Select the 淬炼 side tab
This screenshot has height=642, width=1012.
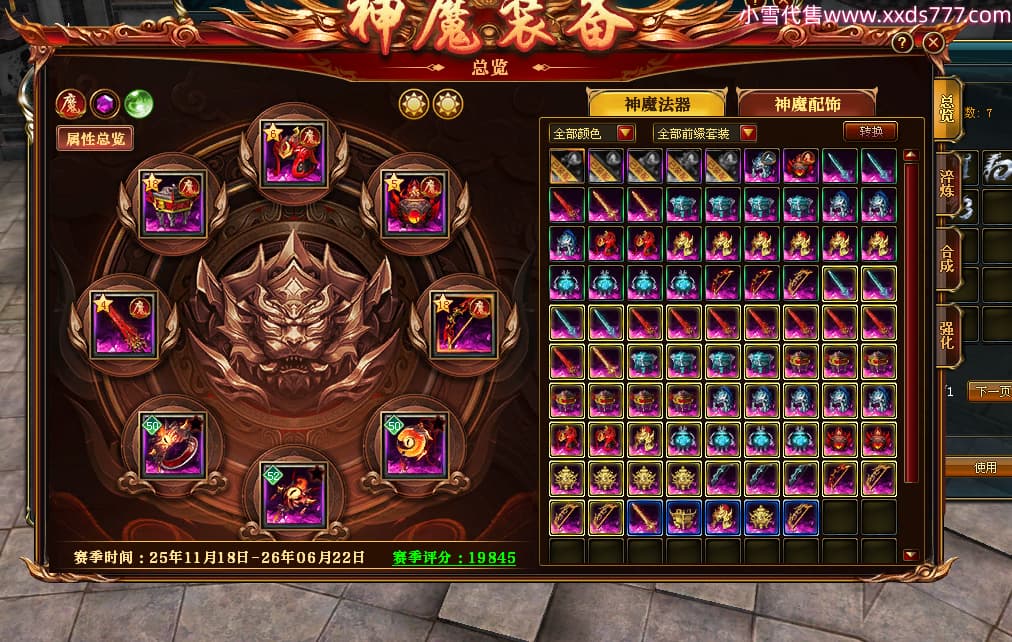946,180
